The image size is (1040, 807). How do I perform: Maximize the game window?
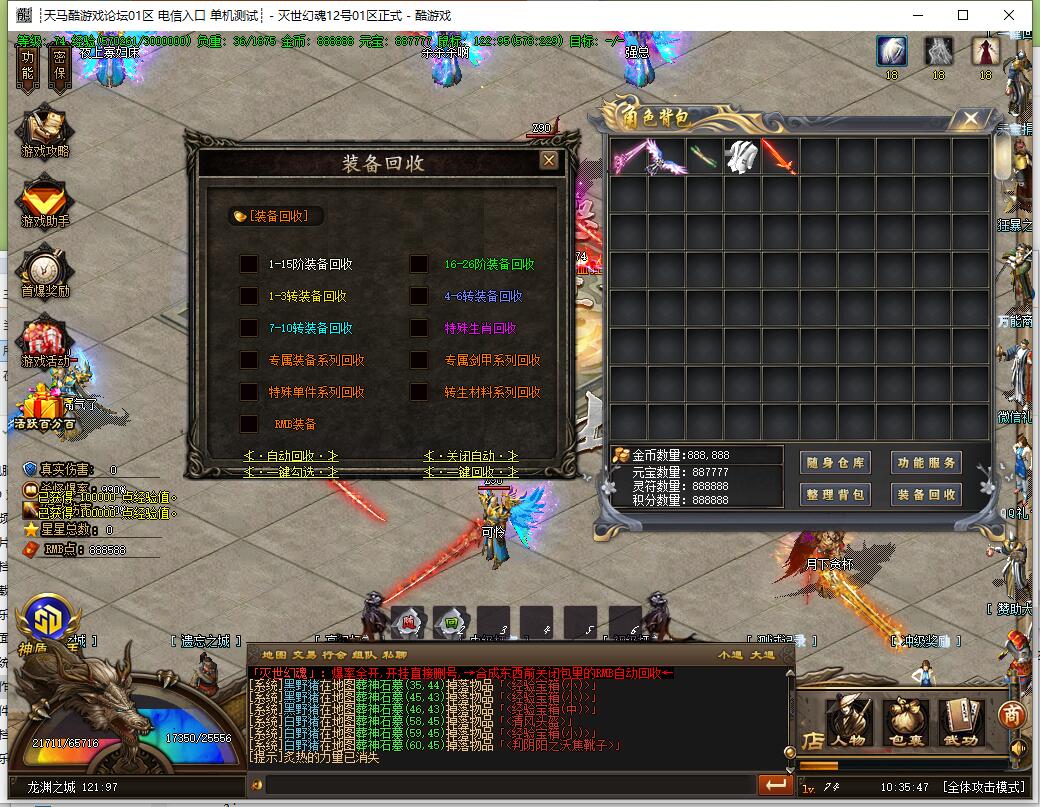tap(963, 15)
